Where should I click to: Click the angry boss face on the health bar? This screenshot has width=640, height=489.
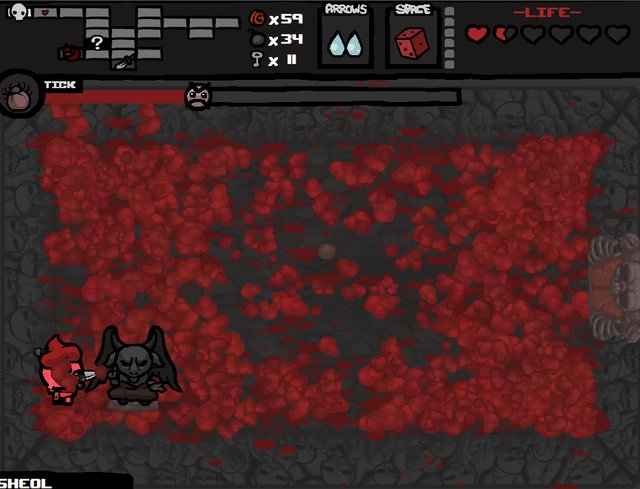coord(199,96)
